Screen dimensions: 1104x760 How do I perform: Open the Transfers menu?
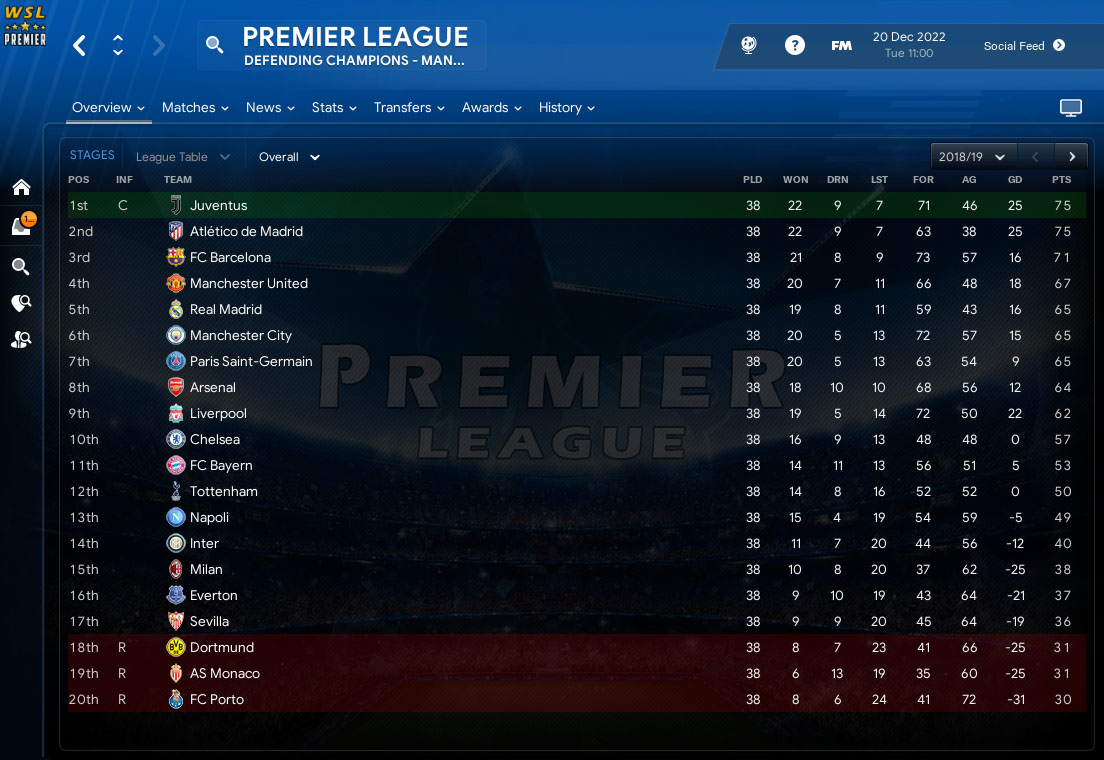(x=409, y=108)
